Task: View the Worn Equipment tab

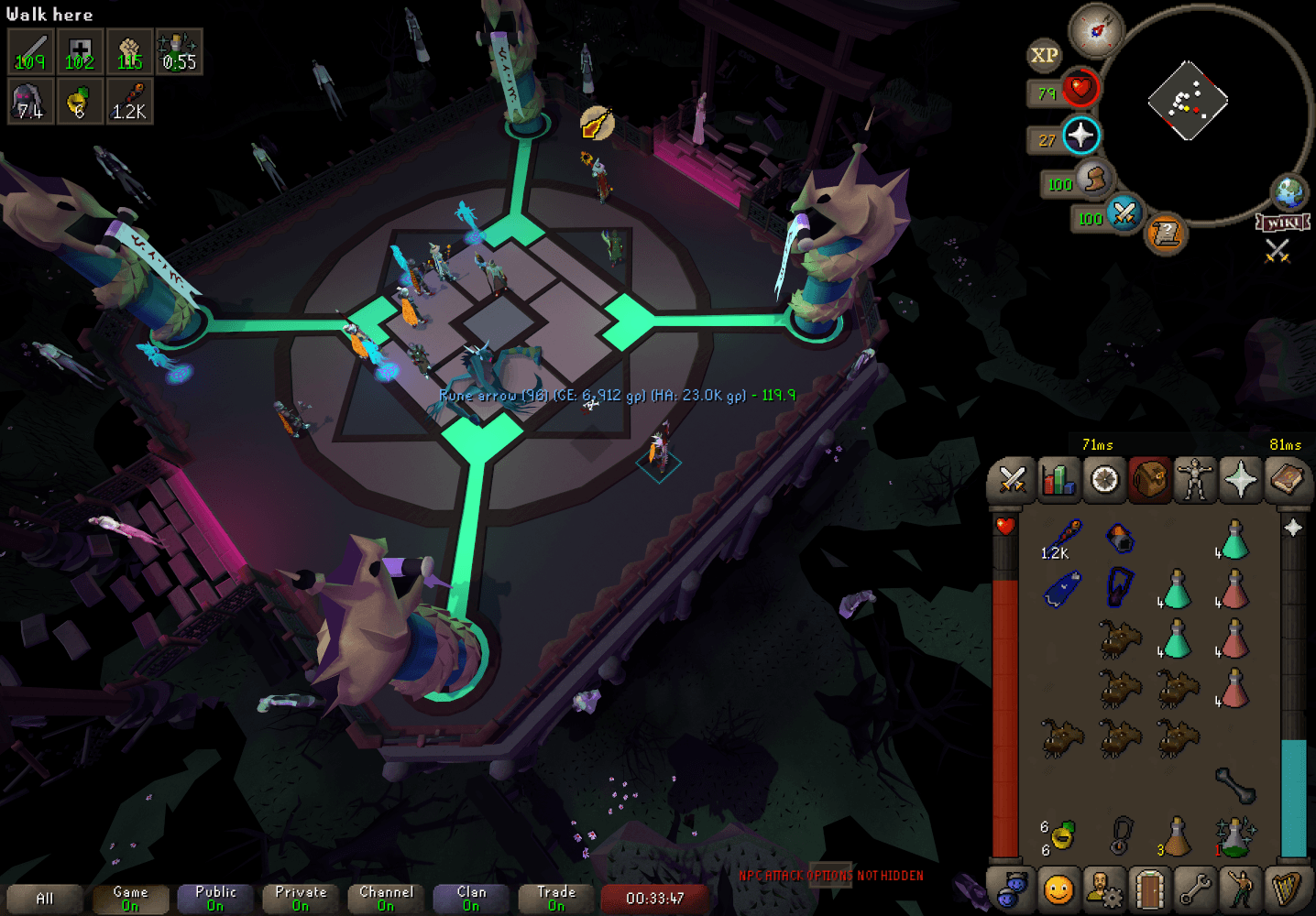Action: pos(1195,479)
